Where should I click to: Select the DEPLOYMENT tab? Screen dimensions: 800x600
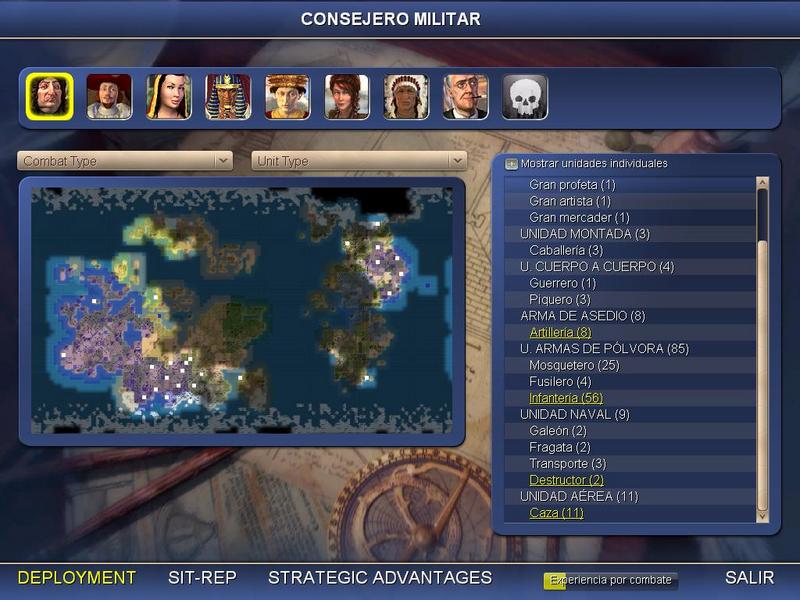(77, 578)
